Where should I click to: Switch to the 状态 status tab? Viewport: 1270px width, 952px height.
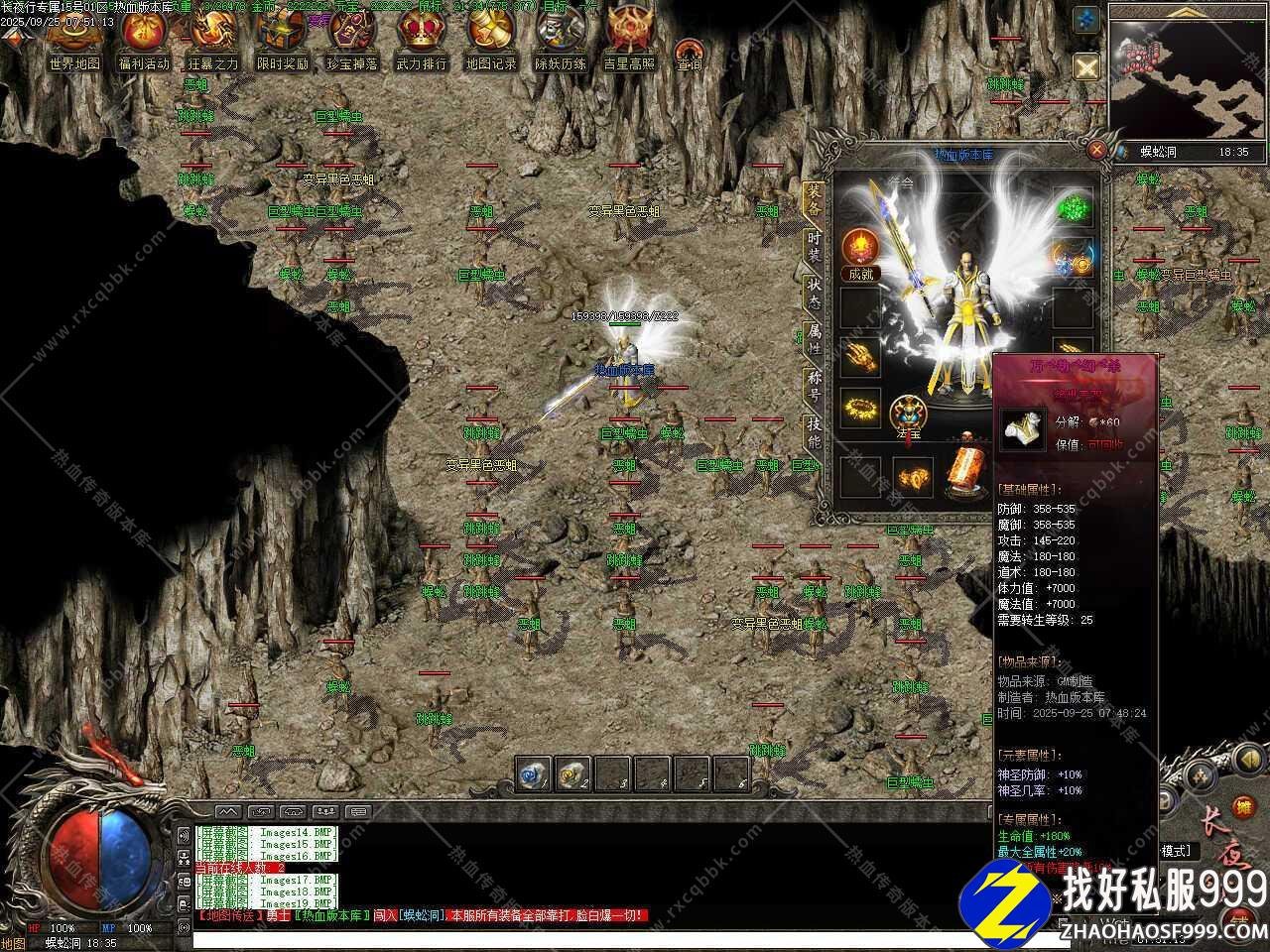pyautogui.click(x=814, y=295)
